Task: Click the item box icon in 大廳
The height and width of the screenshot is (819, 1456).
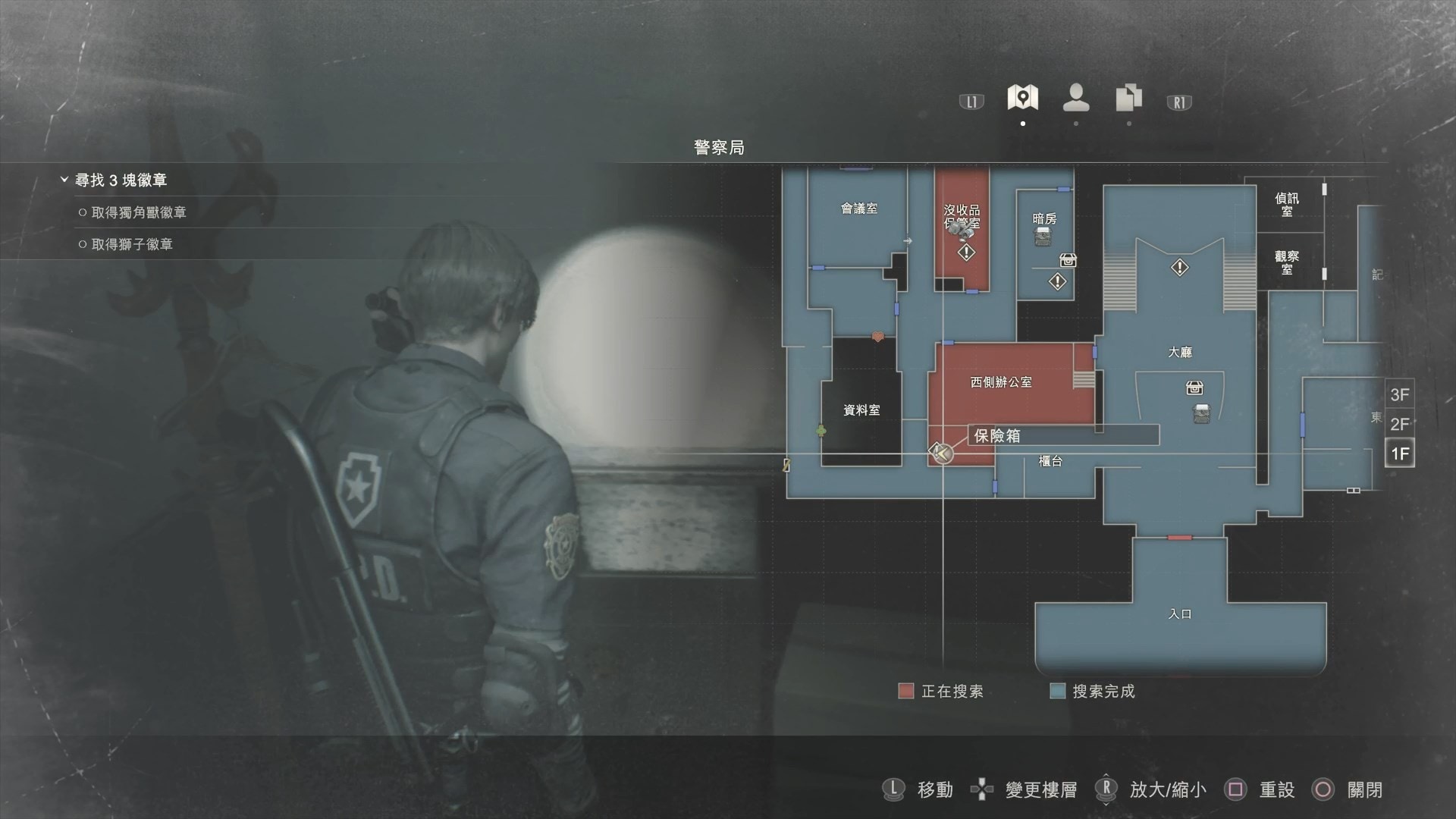Action: click(x=1194, y=388)
